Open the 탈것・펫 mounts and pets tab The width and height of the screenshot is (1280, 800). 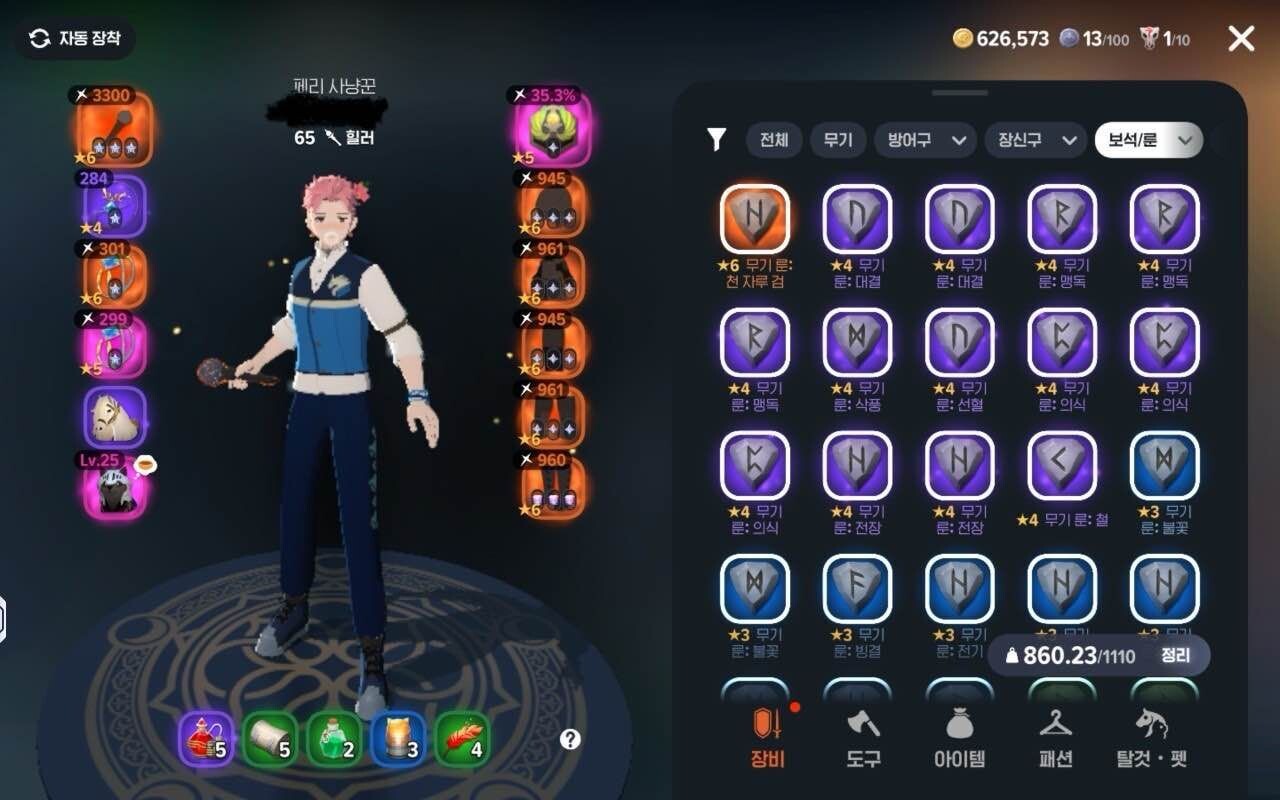click(1151, 739)
